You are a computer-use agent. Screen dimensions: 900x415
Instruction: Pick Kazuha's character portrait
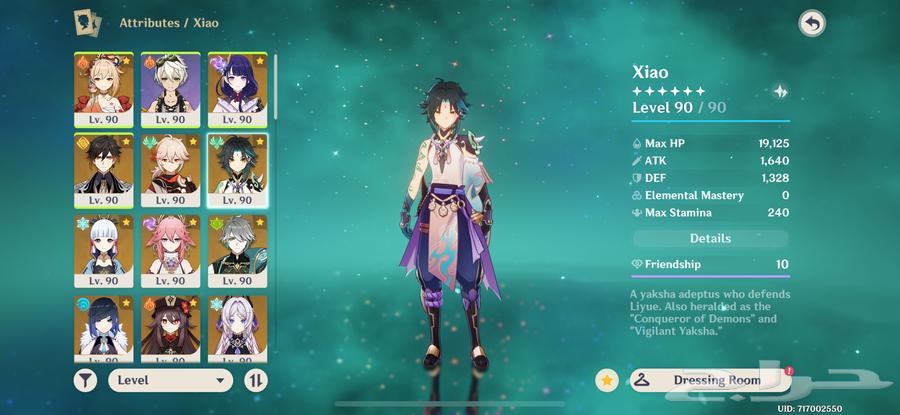click(170, 169)
